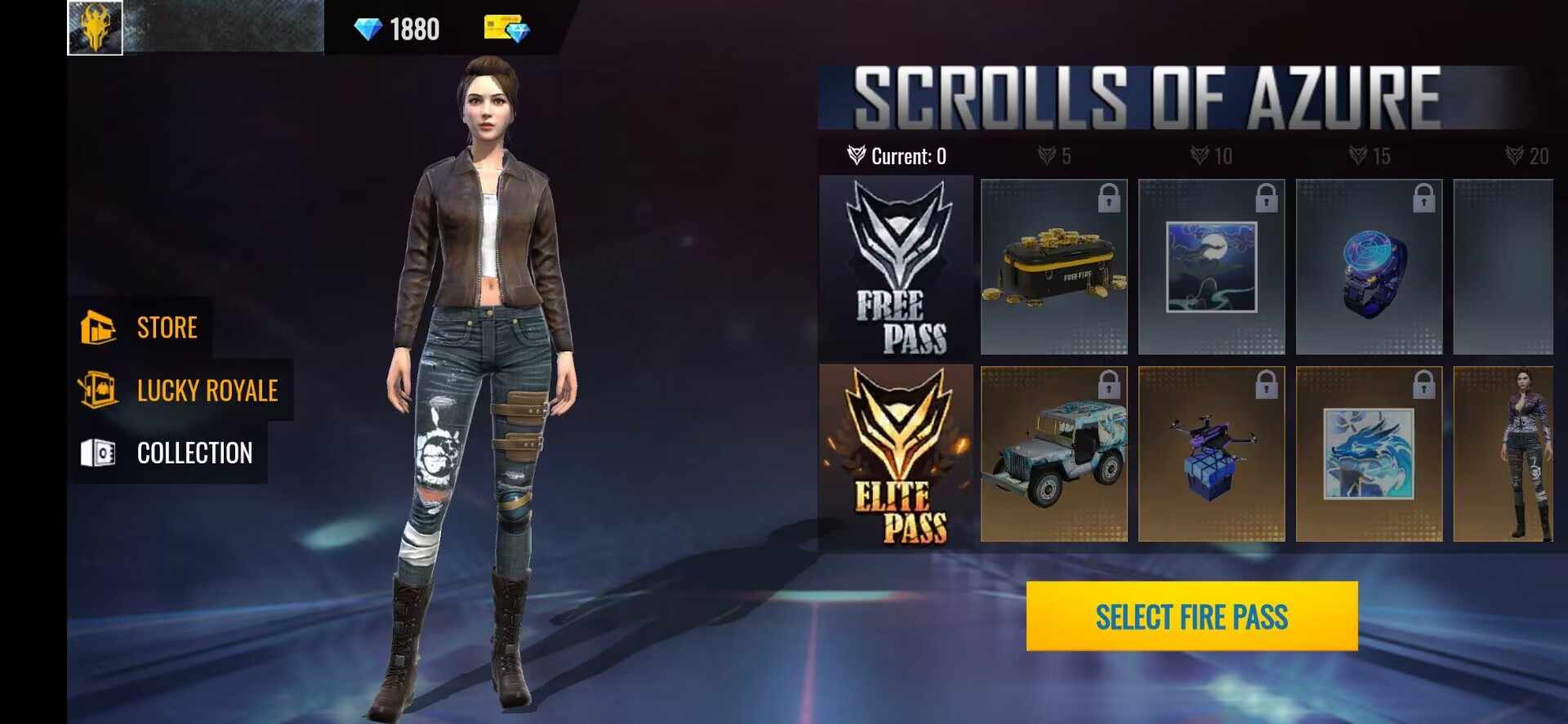Viewport: 1568px width, 724px height.
Task: View the painted jeep skin reward
Action: pyautogui.click(x=1053, y=454)
